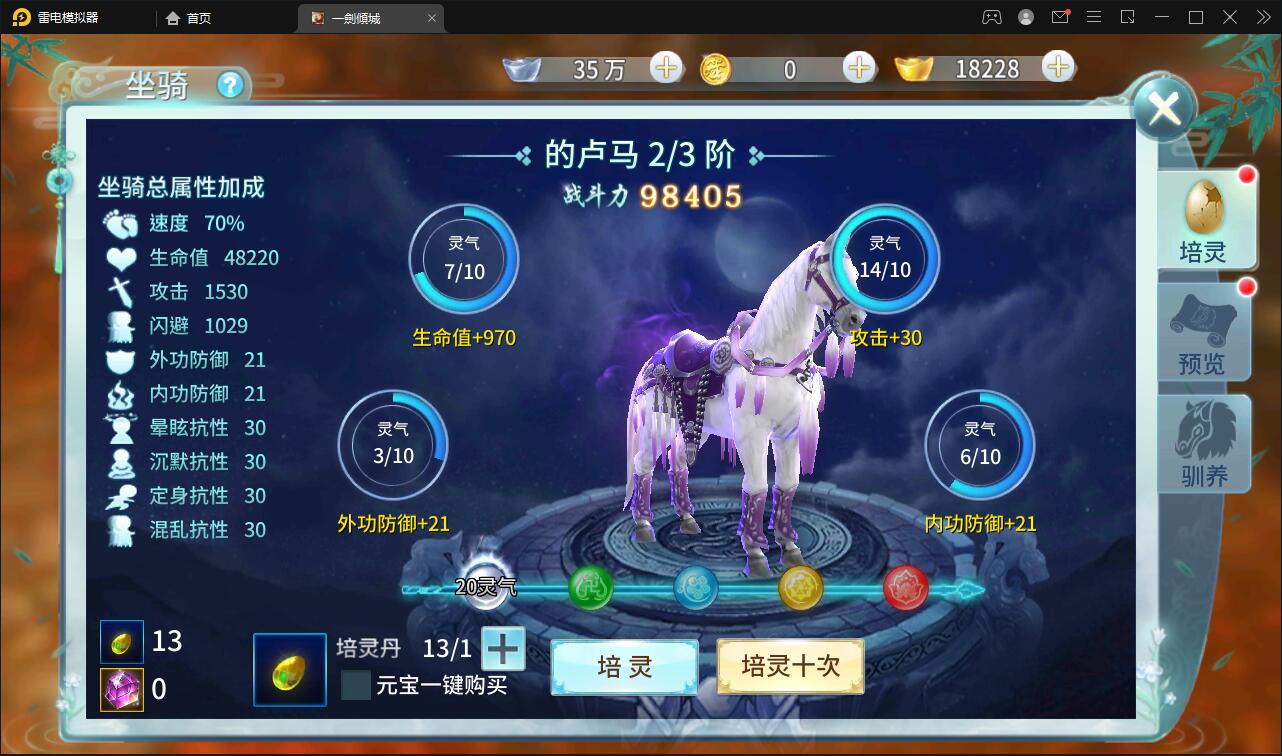Click the 培灵丹 item thumbnail

coord(289,670)
